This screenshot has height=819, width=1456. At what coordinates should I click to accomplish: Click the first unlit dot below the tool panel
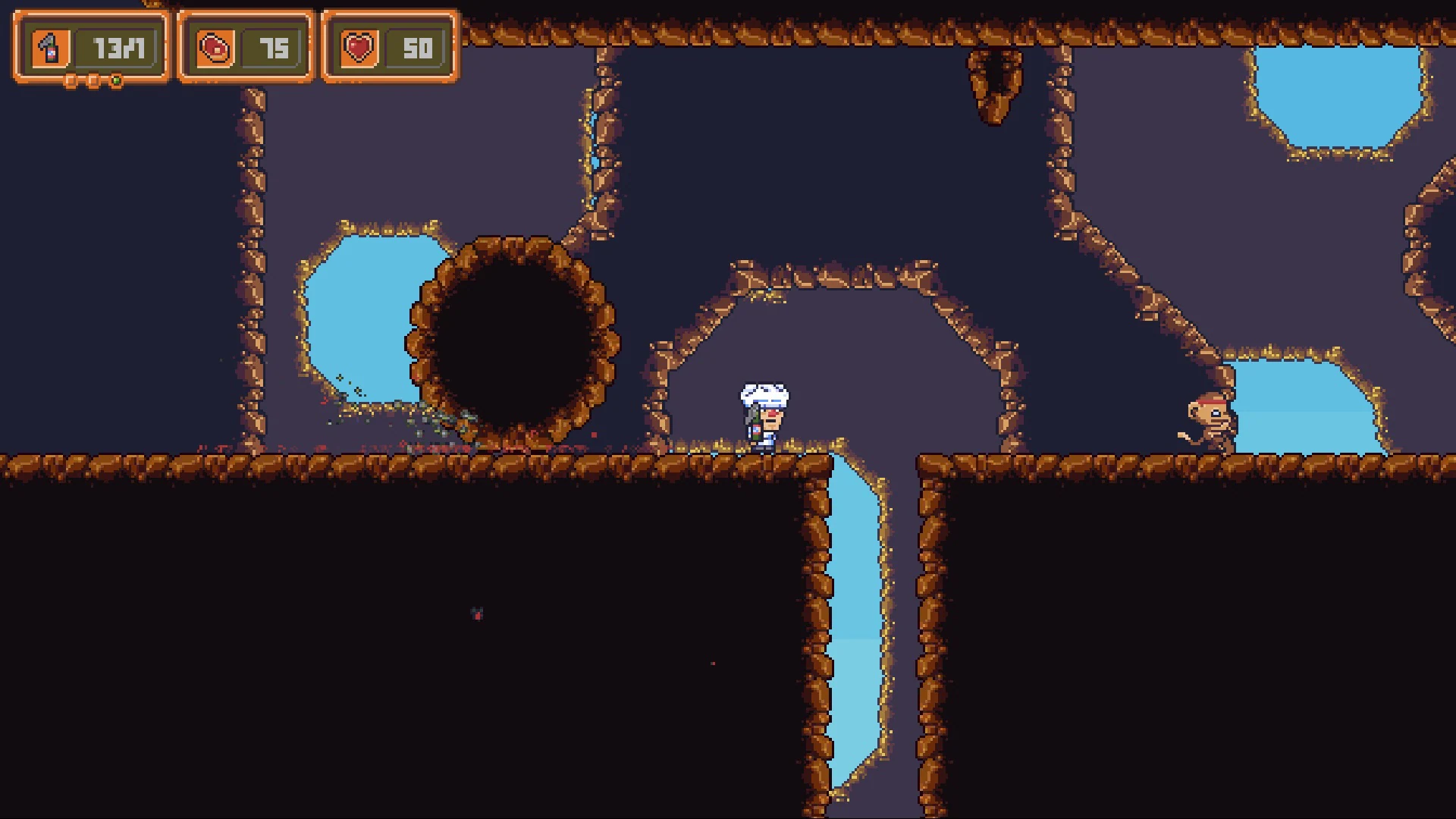71,79
